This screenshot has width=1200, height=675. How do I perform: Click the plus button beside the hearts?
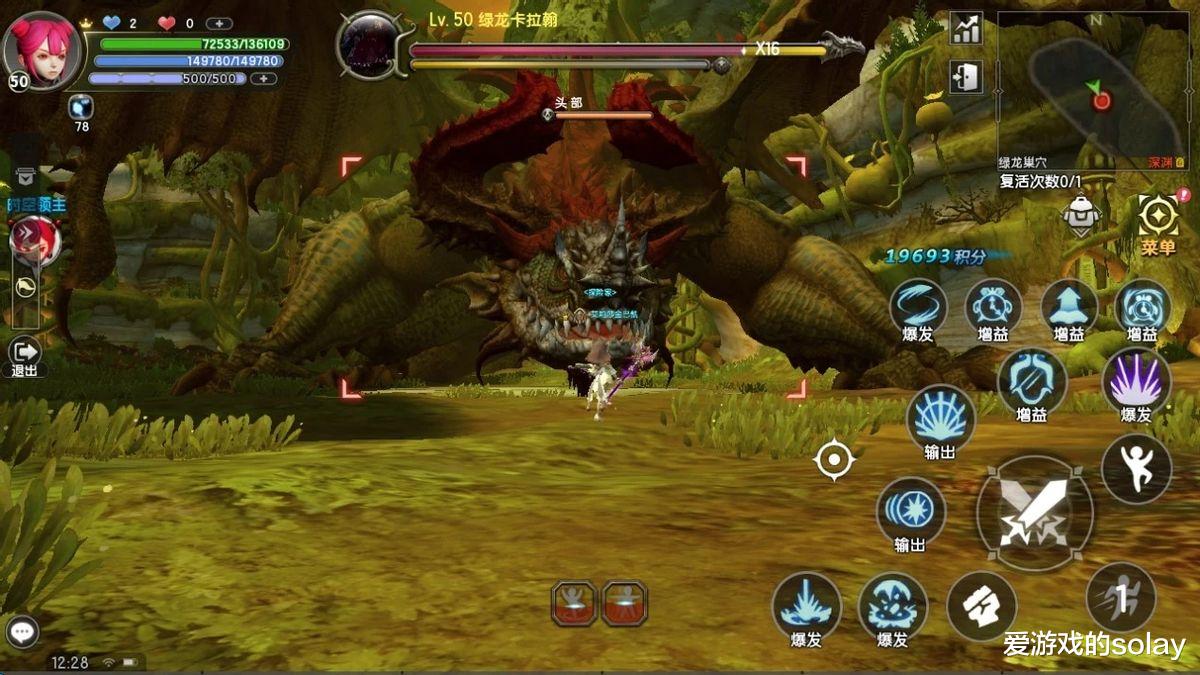(x=219, y=23)
